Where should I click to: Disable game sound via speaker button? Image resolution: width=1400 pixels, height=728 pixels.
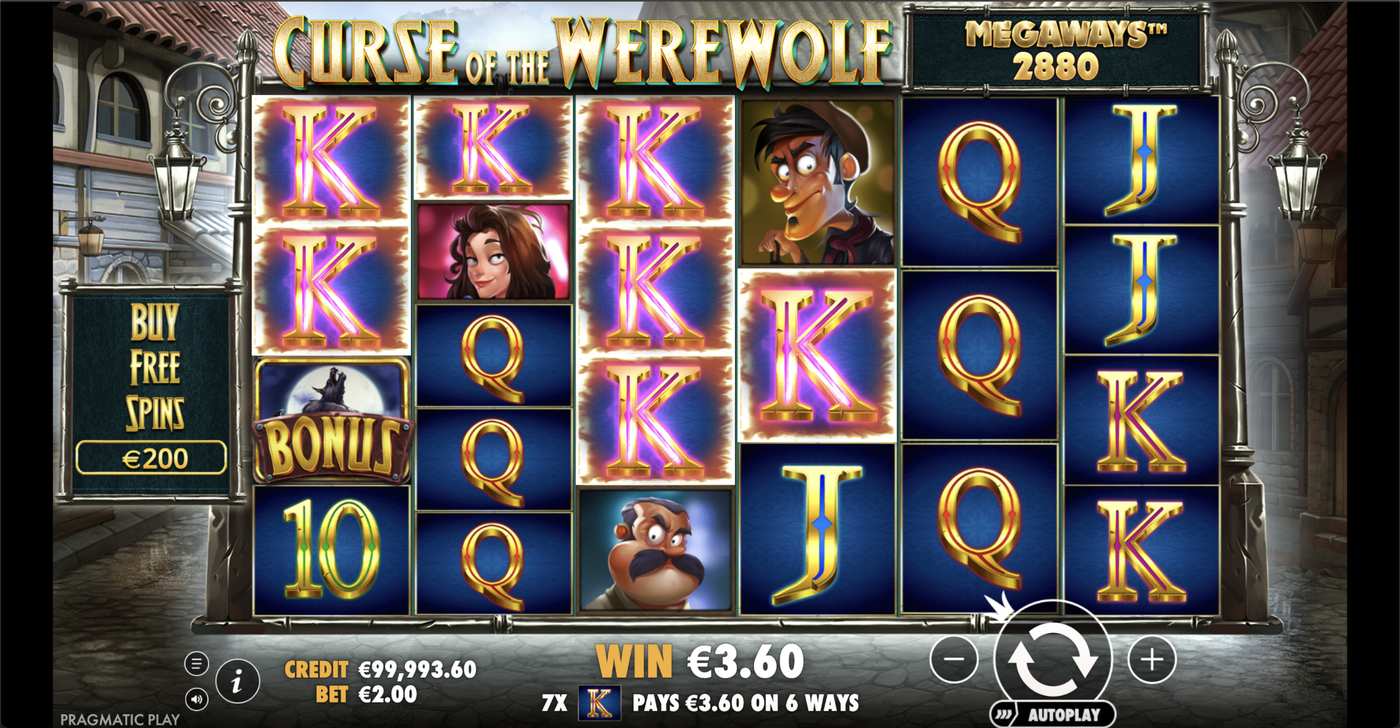196,697
